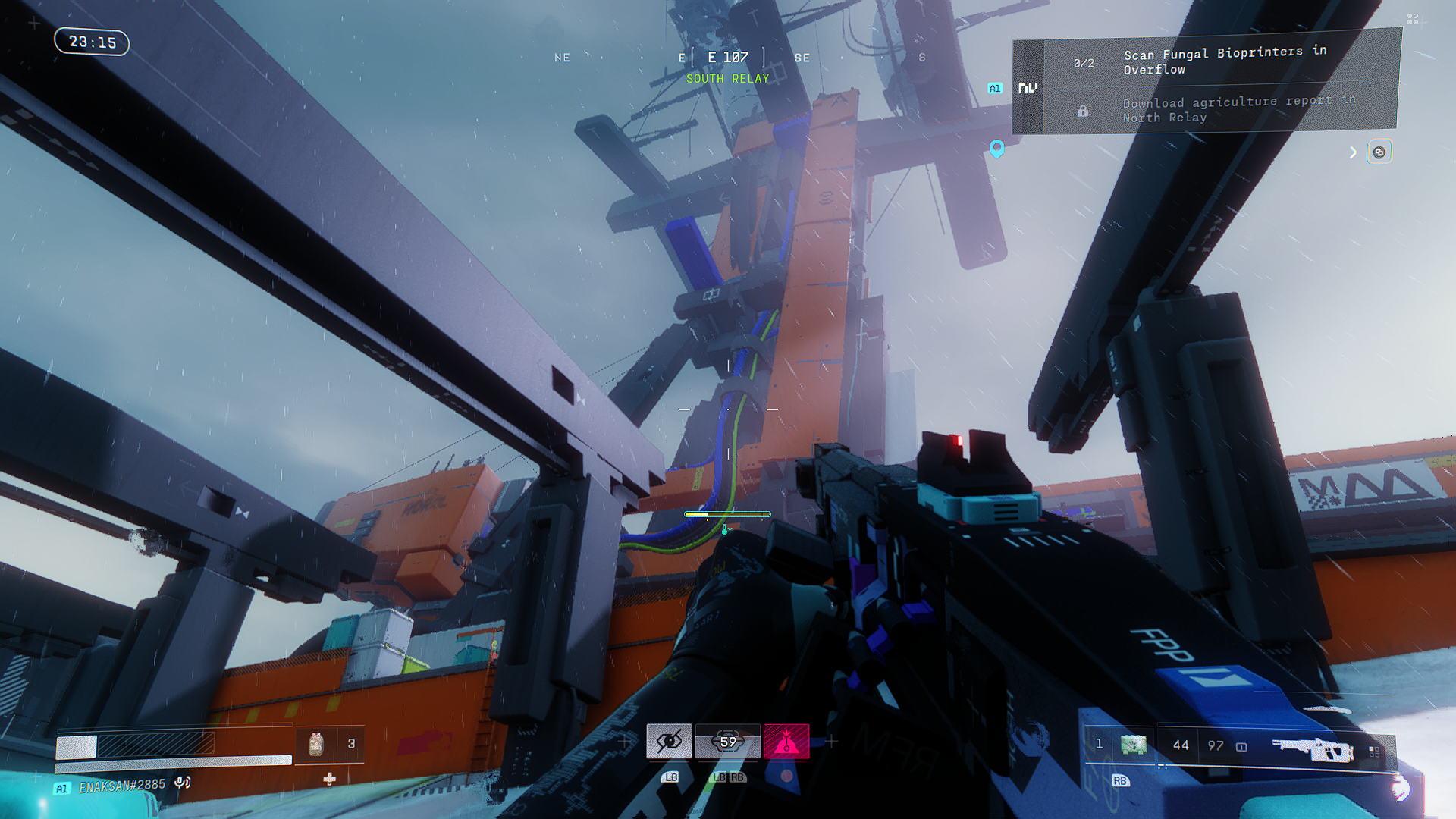Expand the arrow beside the chat icon
This screenshot has height=819, width=1456.
pos(1353,152)
